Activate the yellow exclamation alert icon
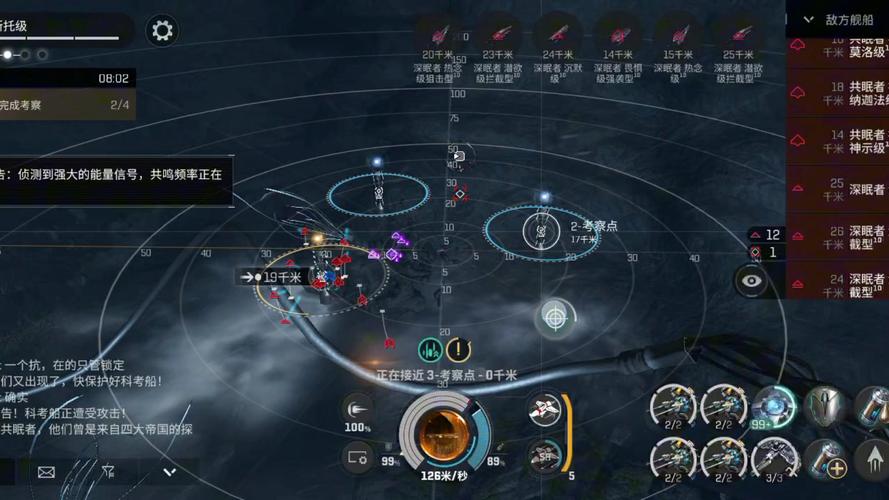 coord(459,350)
